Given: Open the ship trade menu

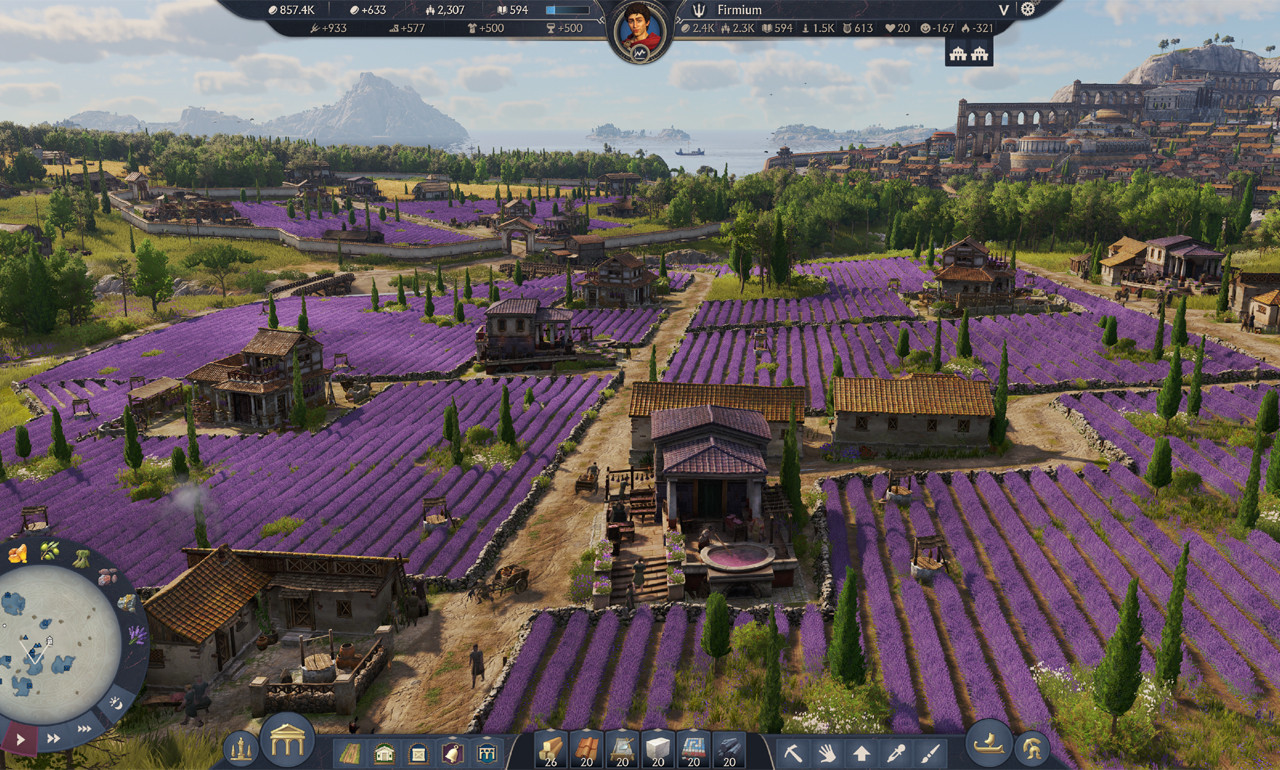Looking at the screenshot, I should click(x=988, y=744).
